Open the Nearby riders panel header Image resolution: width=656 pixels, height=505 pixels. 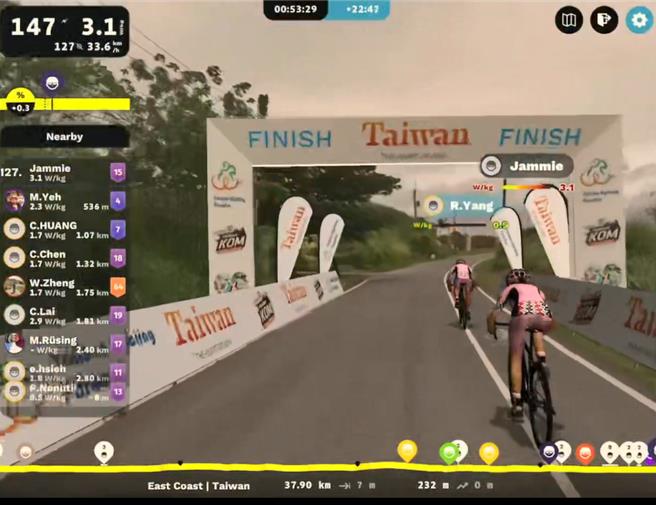tap(64, 136)
